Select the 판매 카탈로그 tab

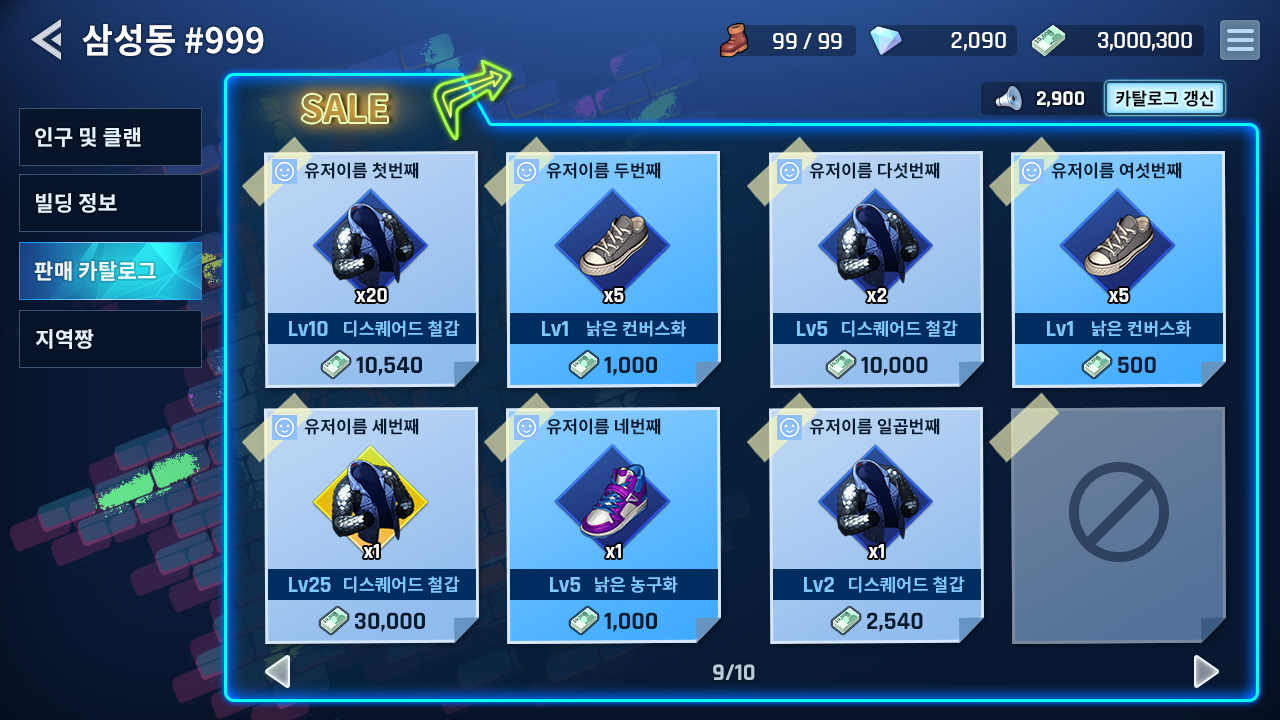pyautogui.click(x=110, y=270)
